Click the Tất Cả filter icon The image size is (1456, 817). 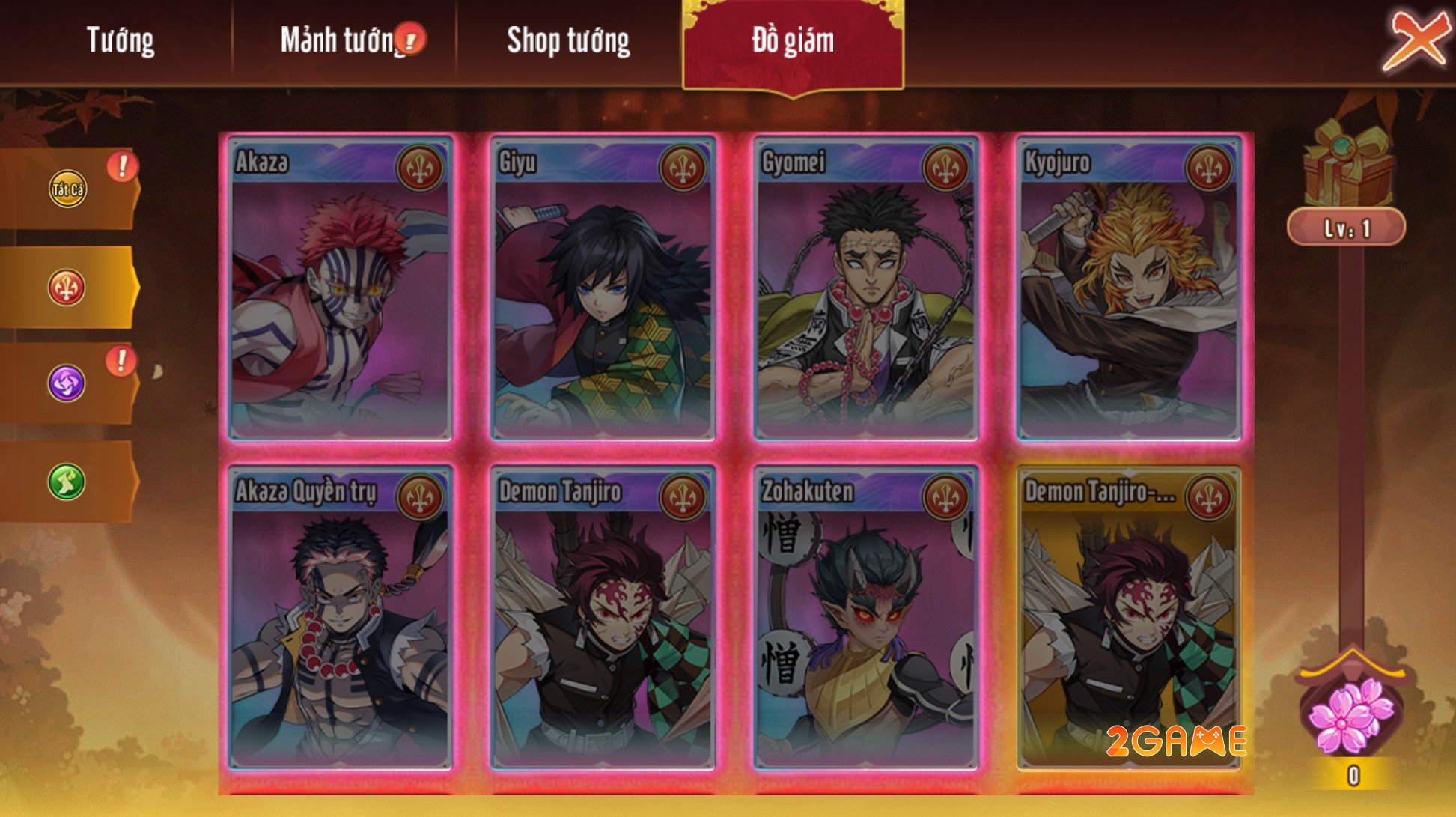click(67, 187)
